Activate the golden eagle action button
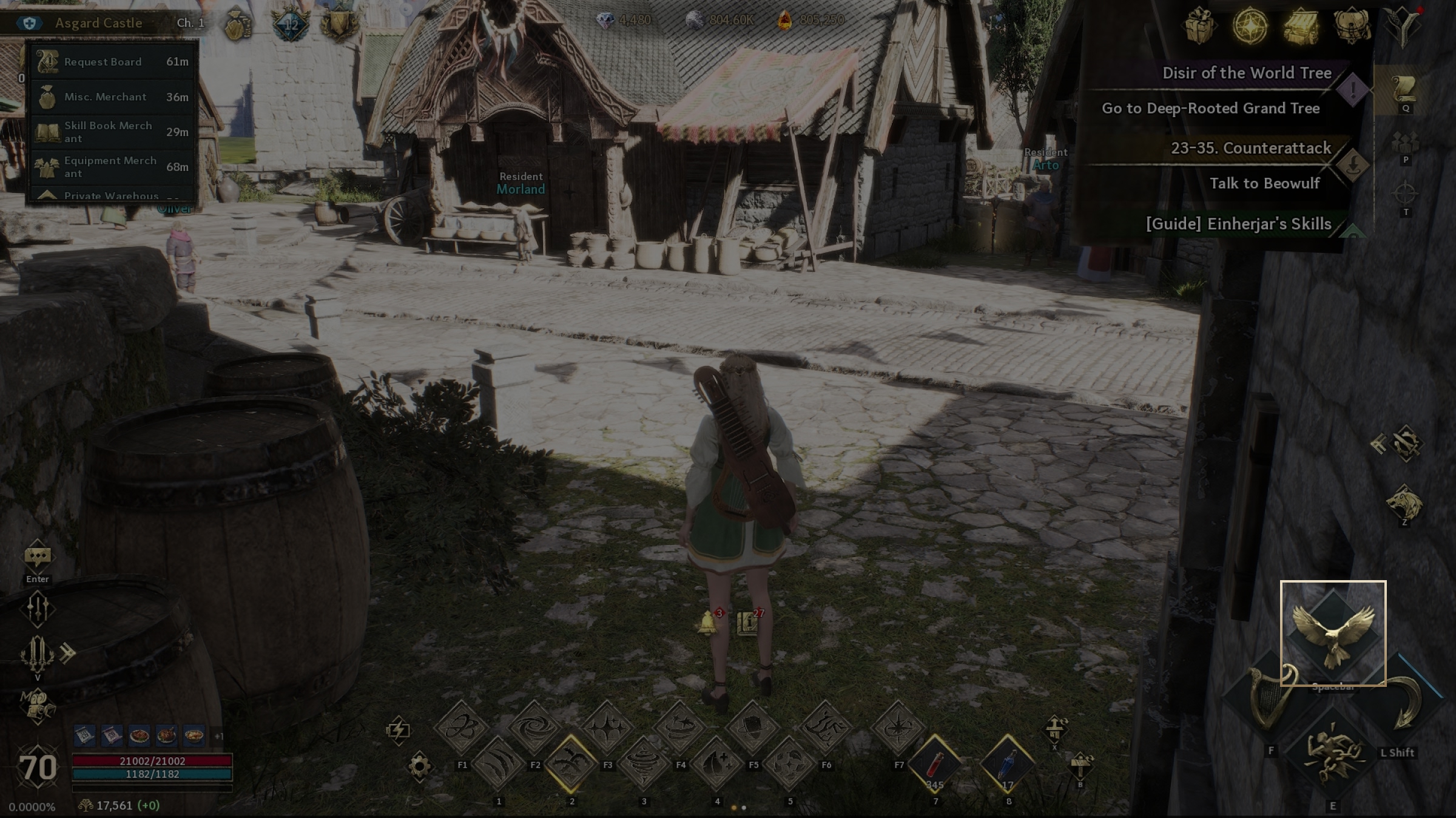Image resolution: width=1456 pixels, height=818 pixels. (1333, 633)
